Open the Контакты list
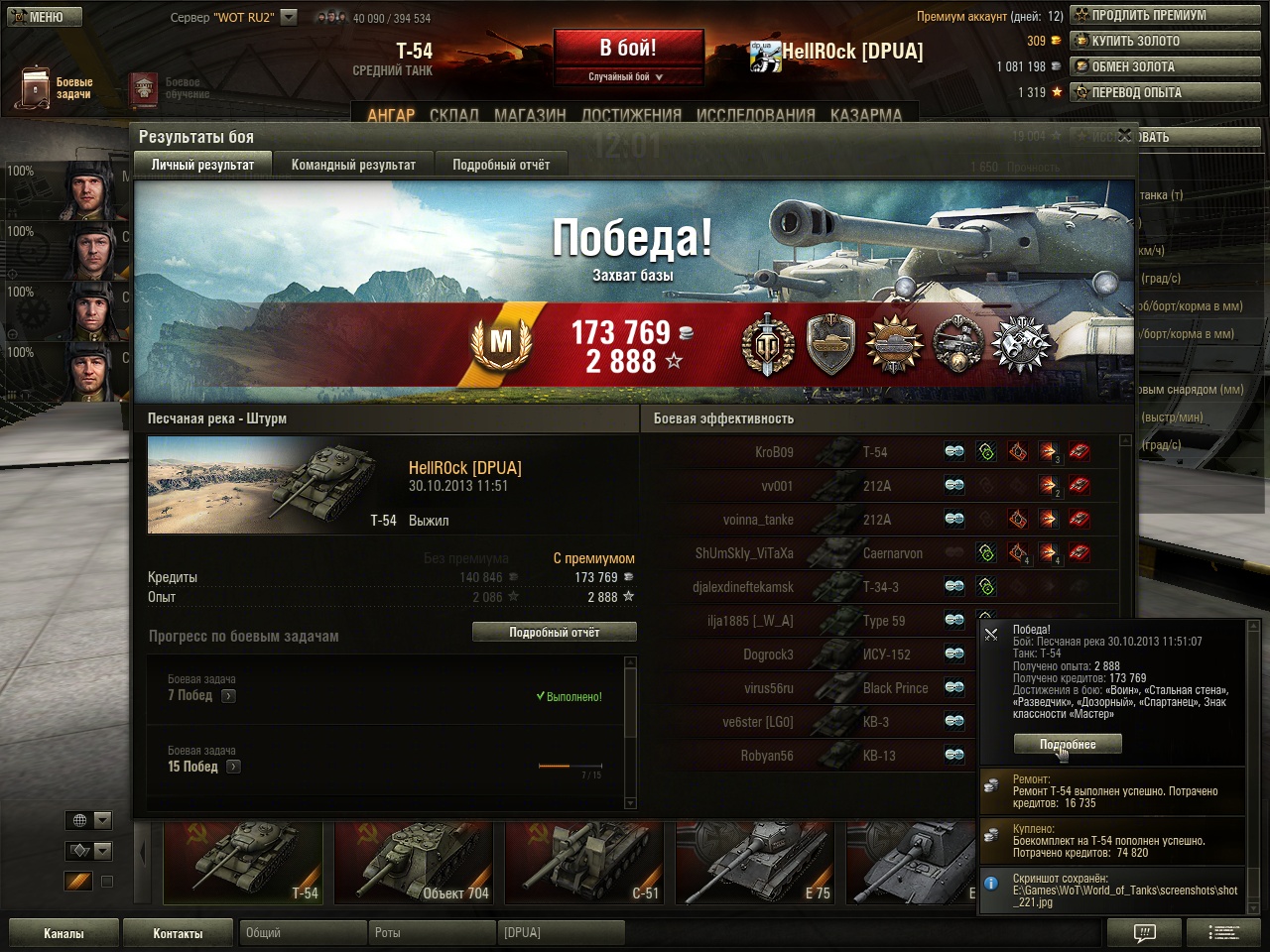 tap(178, 933)
